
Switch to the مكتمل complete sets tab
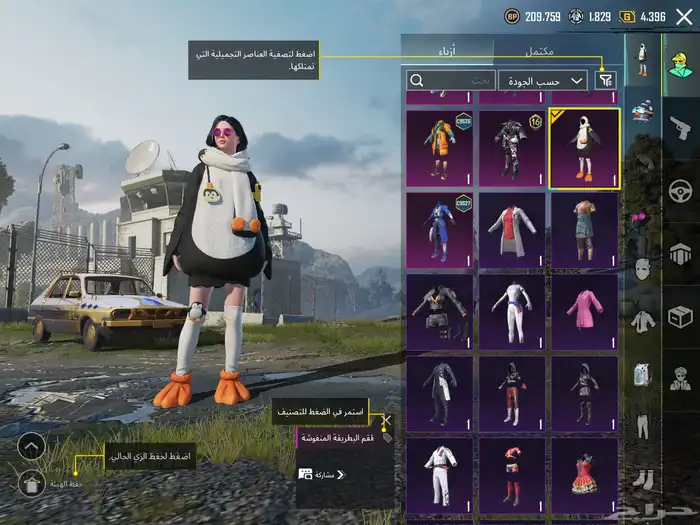540,51
